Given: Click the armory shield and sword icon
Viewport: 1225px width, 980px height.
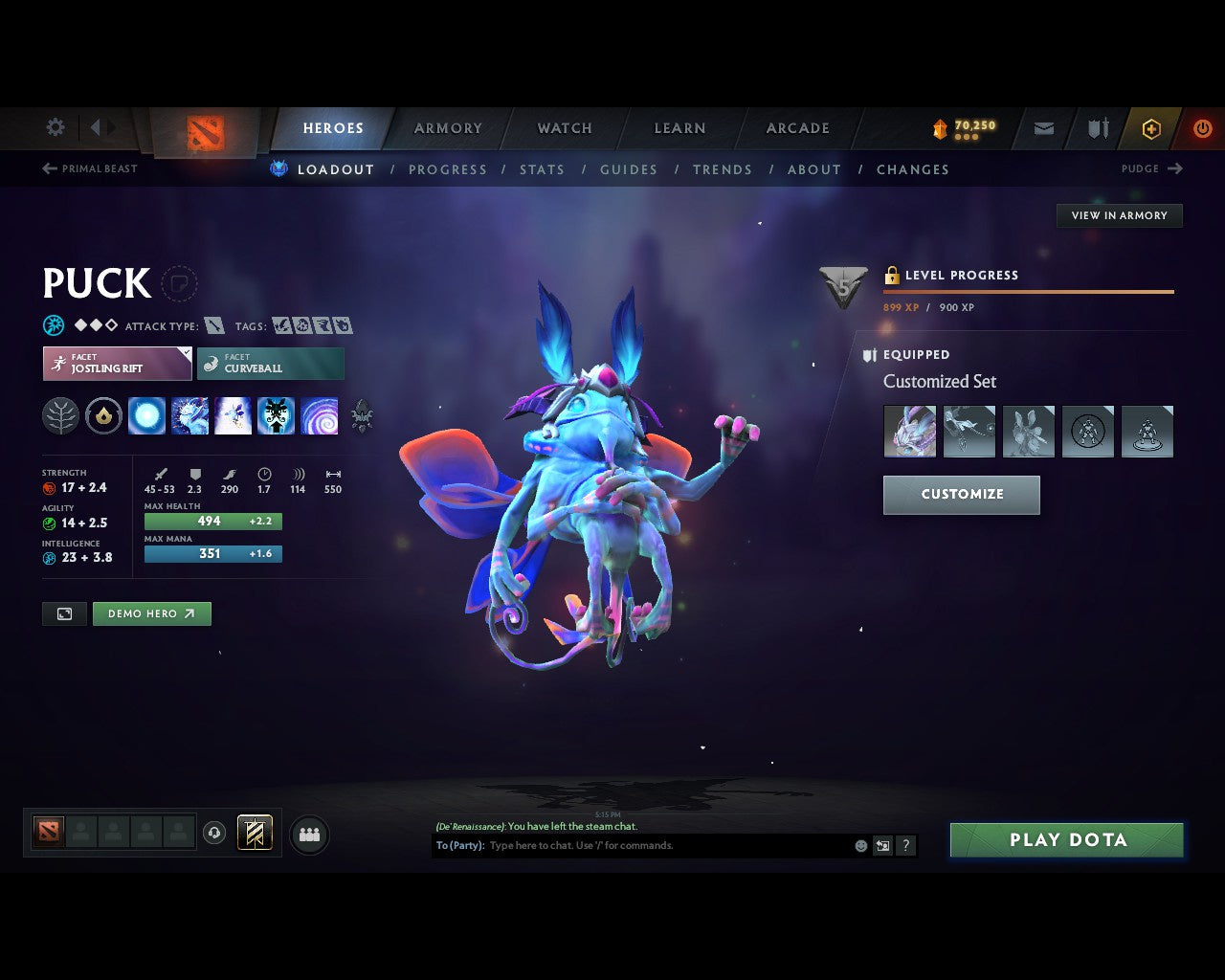Looking at the screenshot, I should 1096,127.
